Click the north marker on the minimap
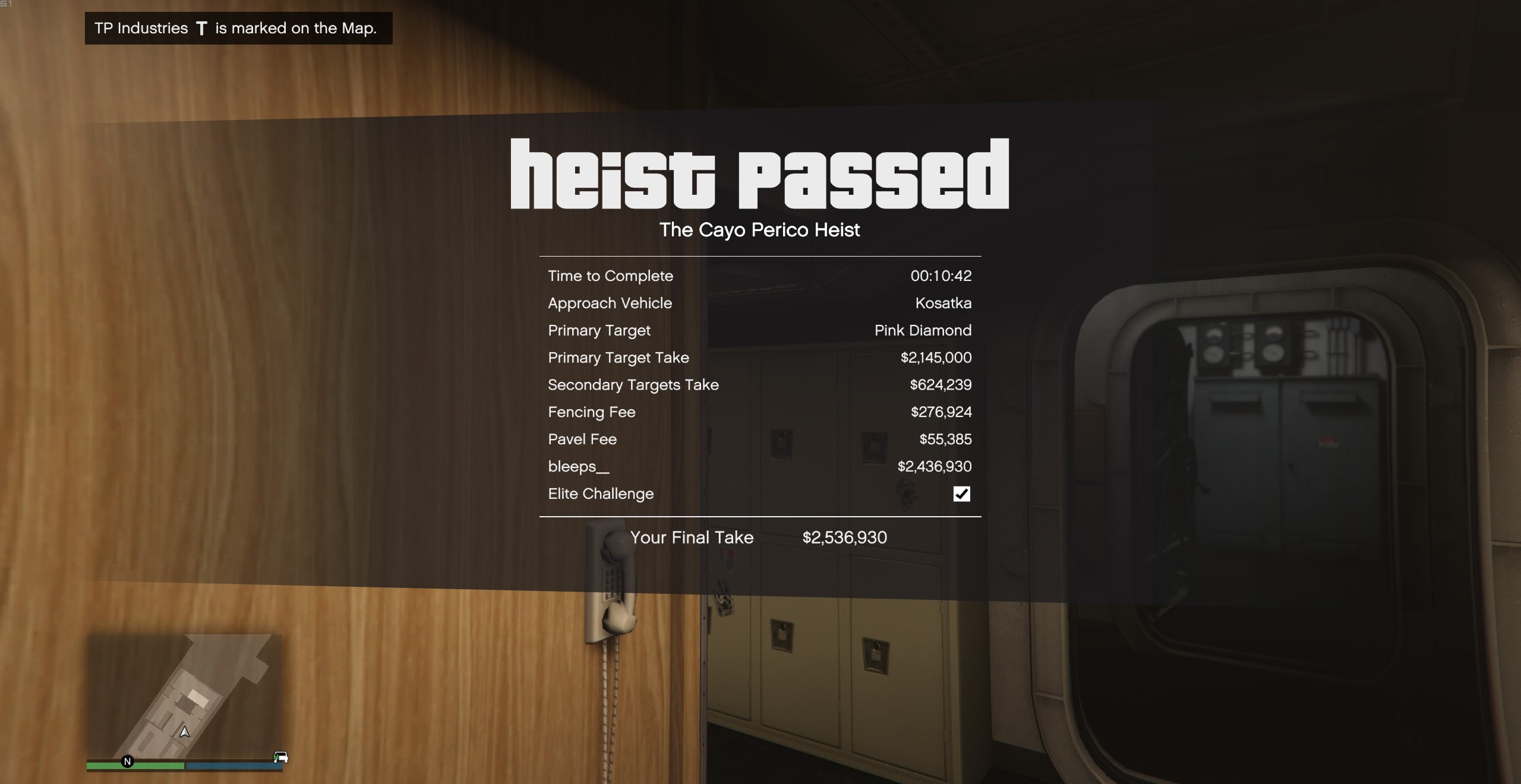Image resolution: width=1521 pixels, height=784 pixels. point(127,761)
